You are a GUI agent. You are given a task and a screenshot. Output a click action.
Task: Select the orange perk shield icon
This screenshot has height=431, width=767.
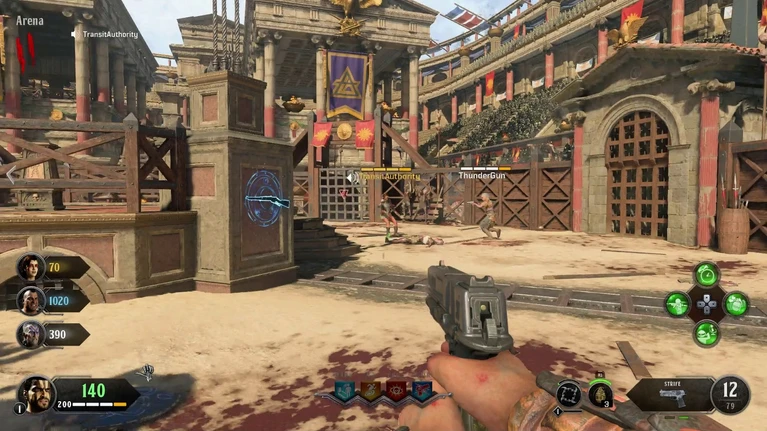click(x=370, y=391)
